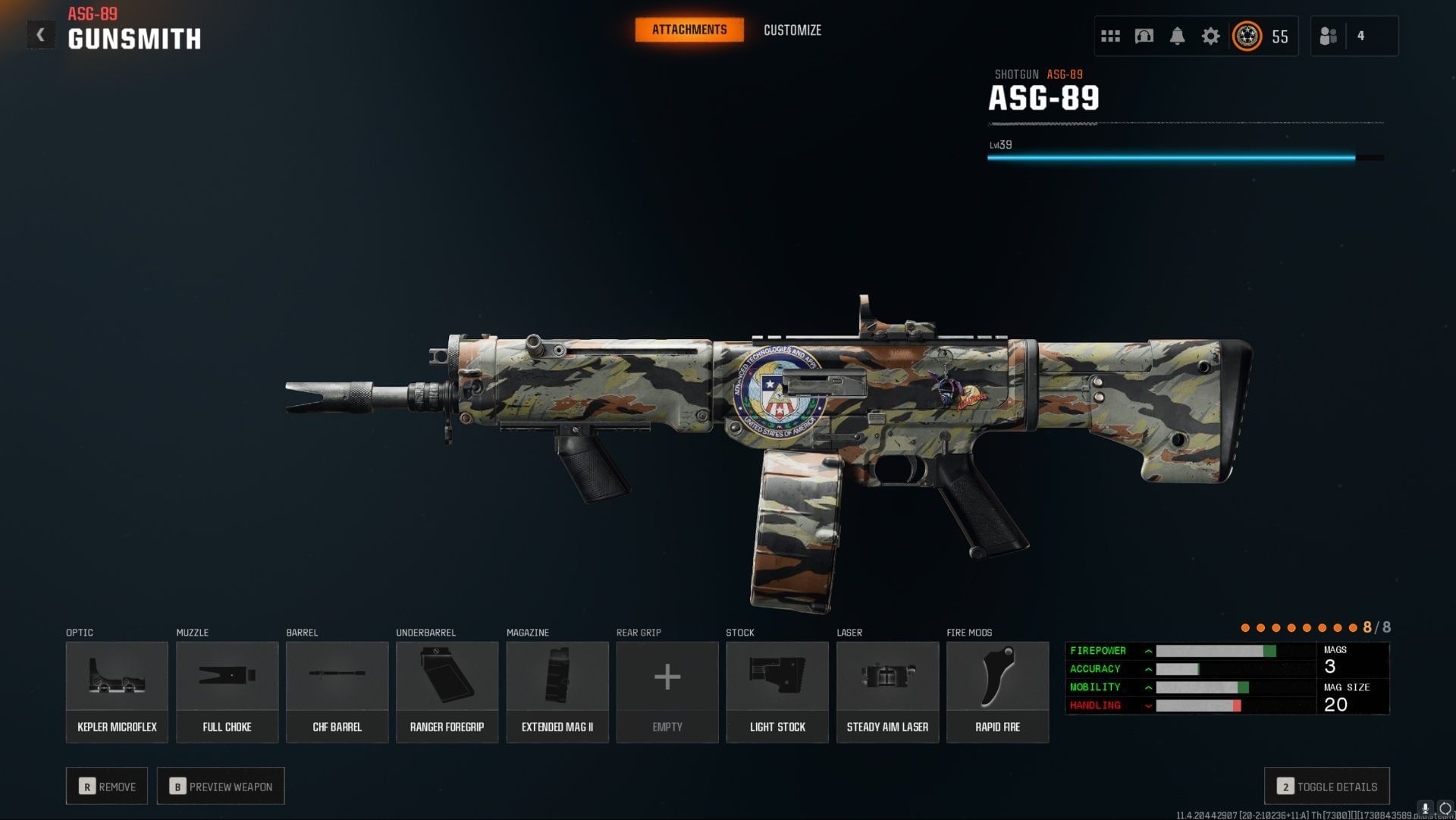This screenshot has height=820, width=1456.
Task: Select the Rapid Fire fire mod
Action: pyautogui.click(x=997, y=690)
